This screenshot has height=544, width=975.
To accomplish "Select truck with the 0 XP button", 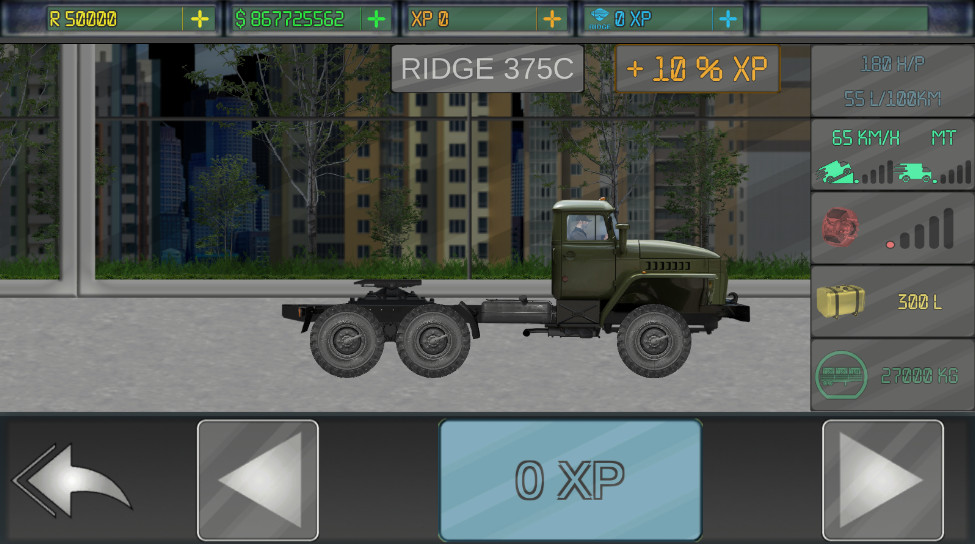I will pos(570,480).
